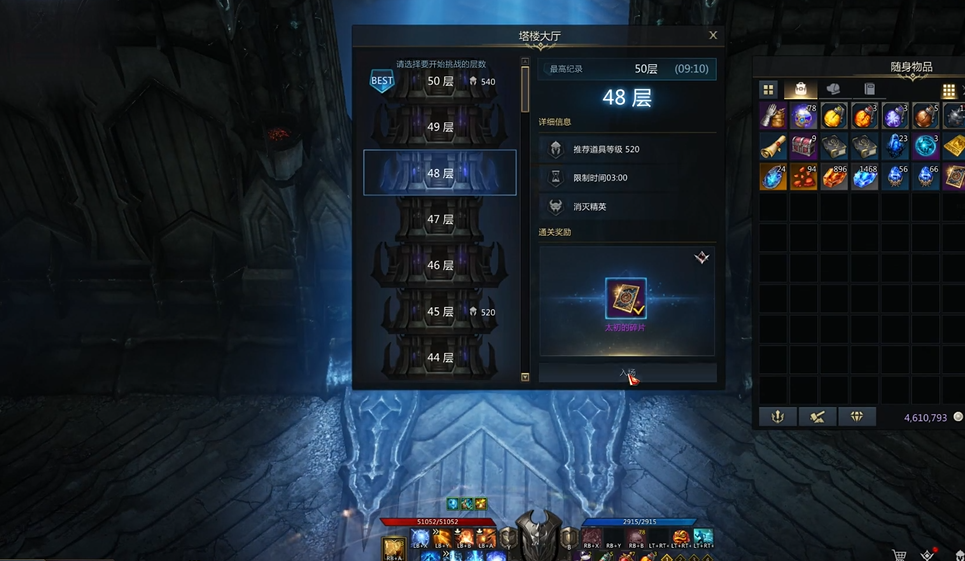965x561 pixels.
Task: Close the tower lobby window
Action: tap(713, 35)
